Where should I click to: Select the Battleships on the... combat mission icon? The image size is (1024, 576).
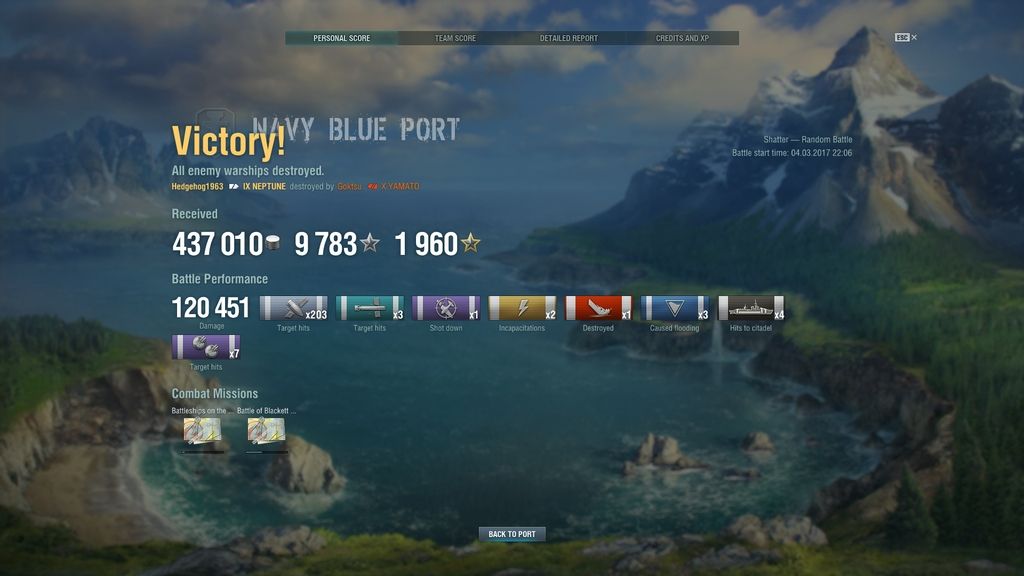point(202,431)
